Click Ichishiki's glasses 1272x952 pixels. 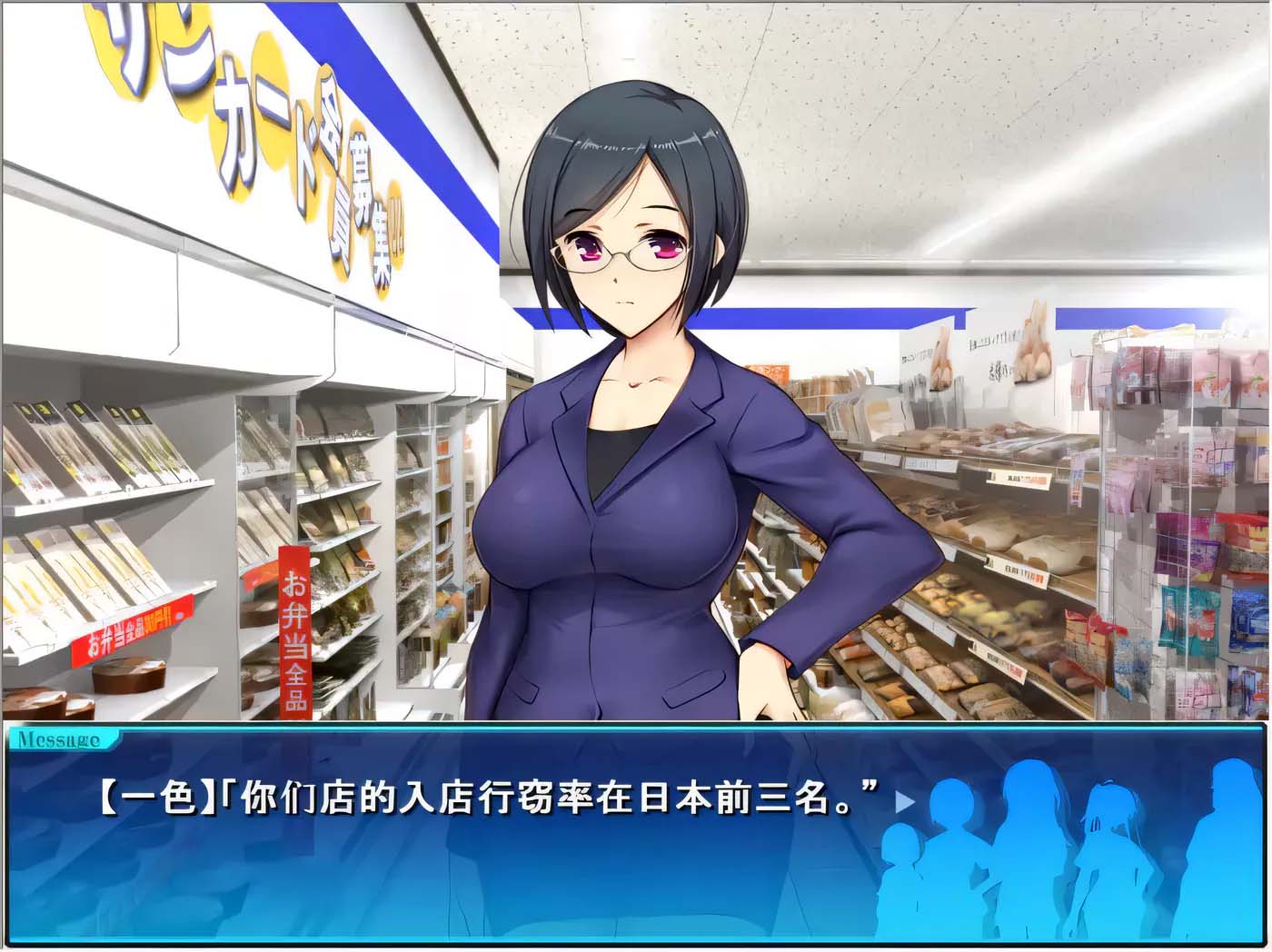tap(627, 255)
